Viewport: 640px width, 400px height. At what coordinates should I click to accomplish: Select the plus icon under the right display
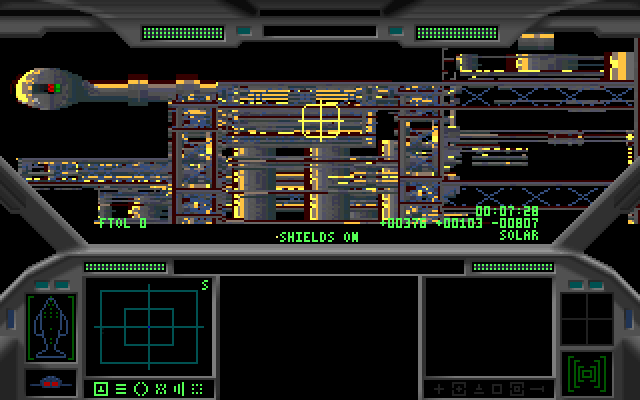pyautogui.click(x=437, y=388)
